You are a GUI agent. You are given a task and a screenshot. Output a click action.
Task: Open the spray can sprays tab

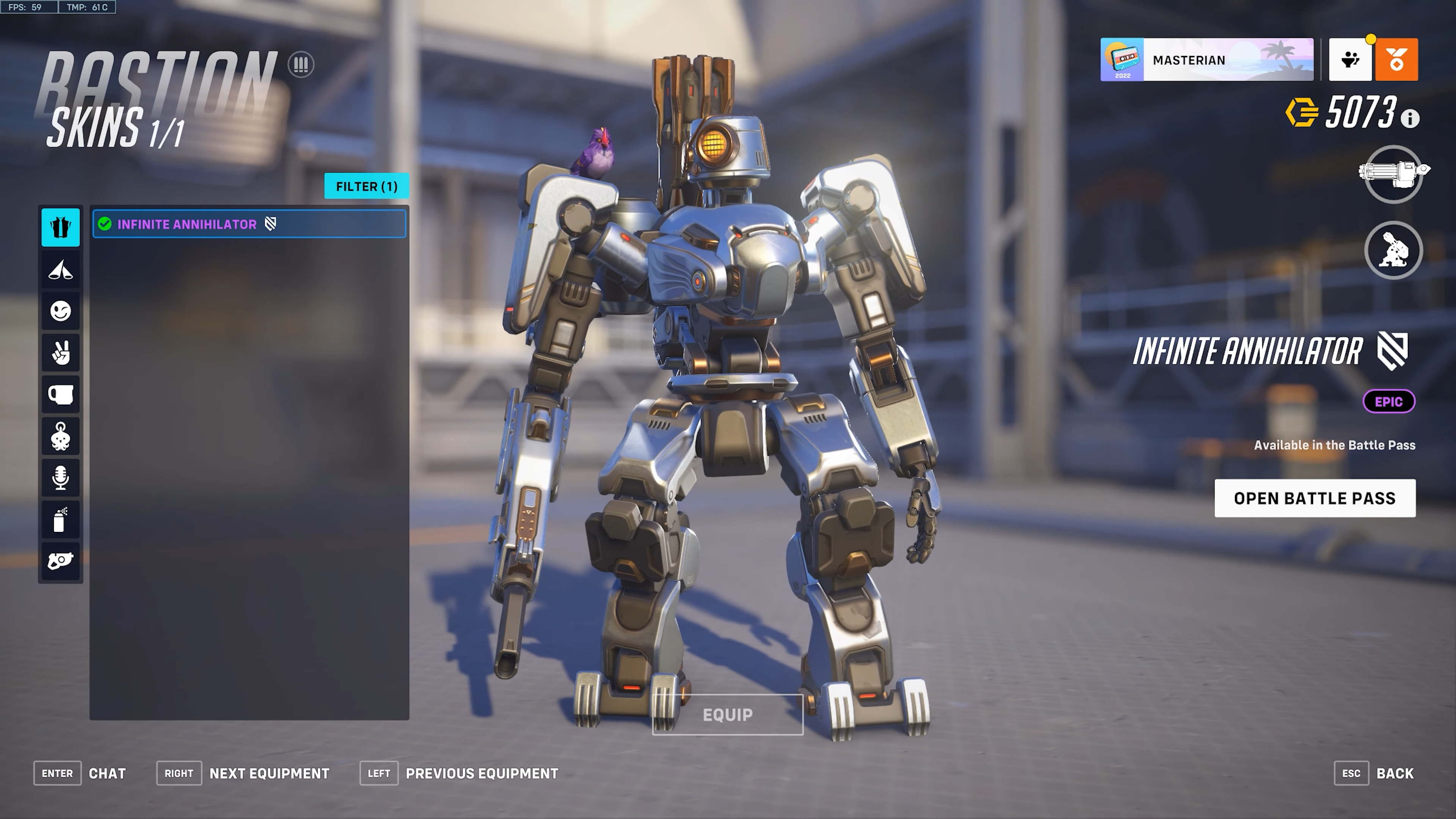(61, 519)
